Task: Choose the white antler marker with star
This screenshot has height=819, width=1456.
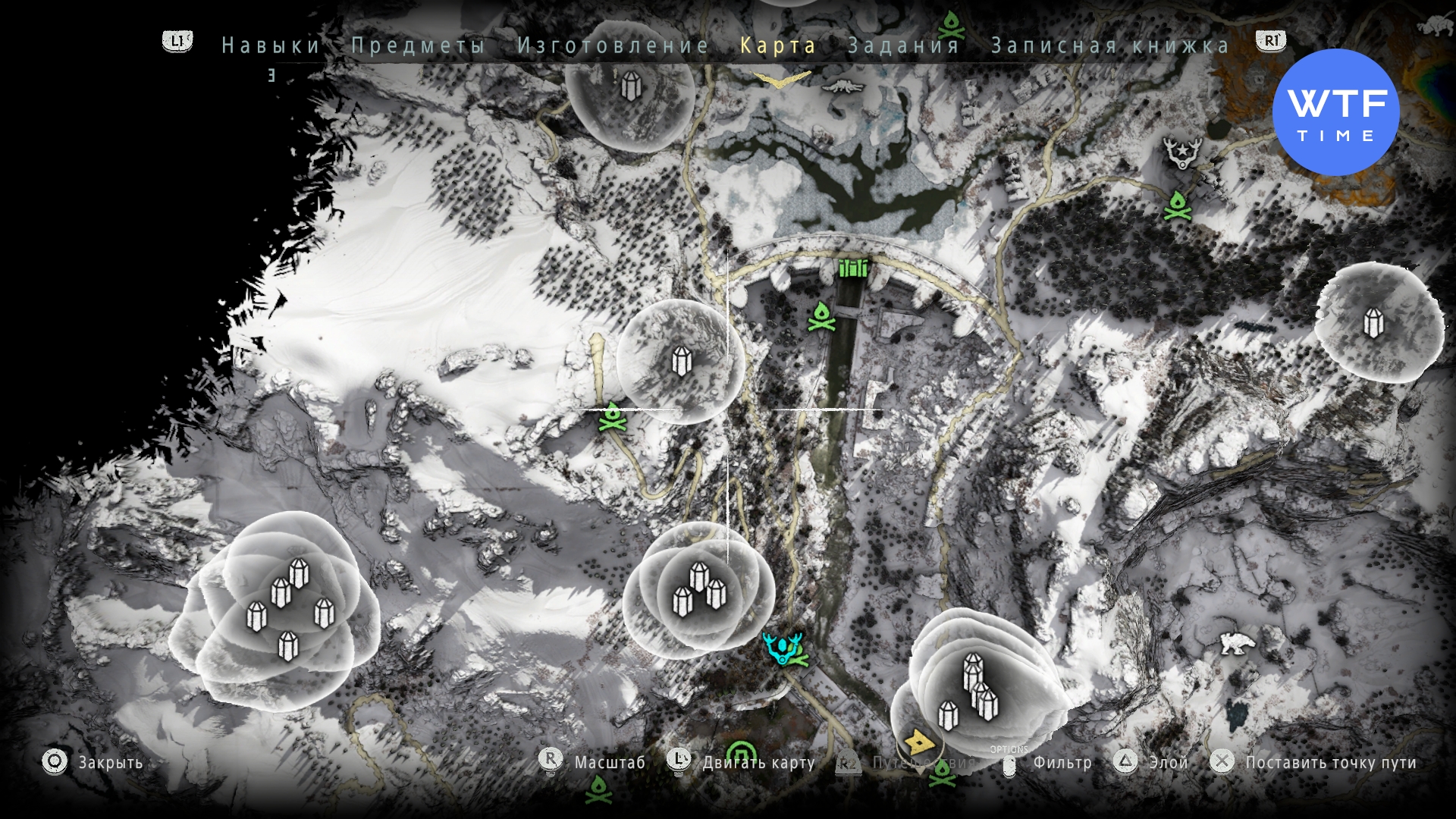Action: click(1181, 153)
